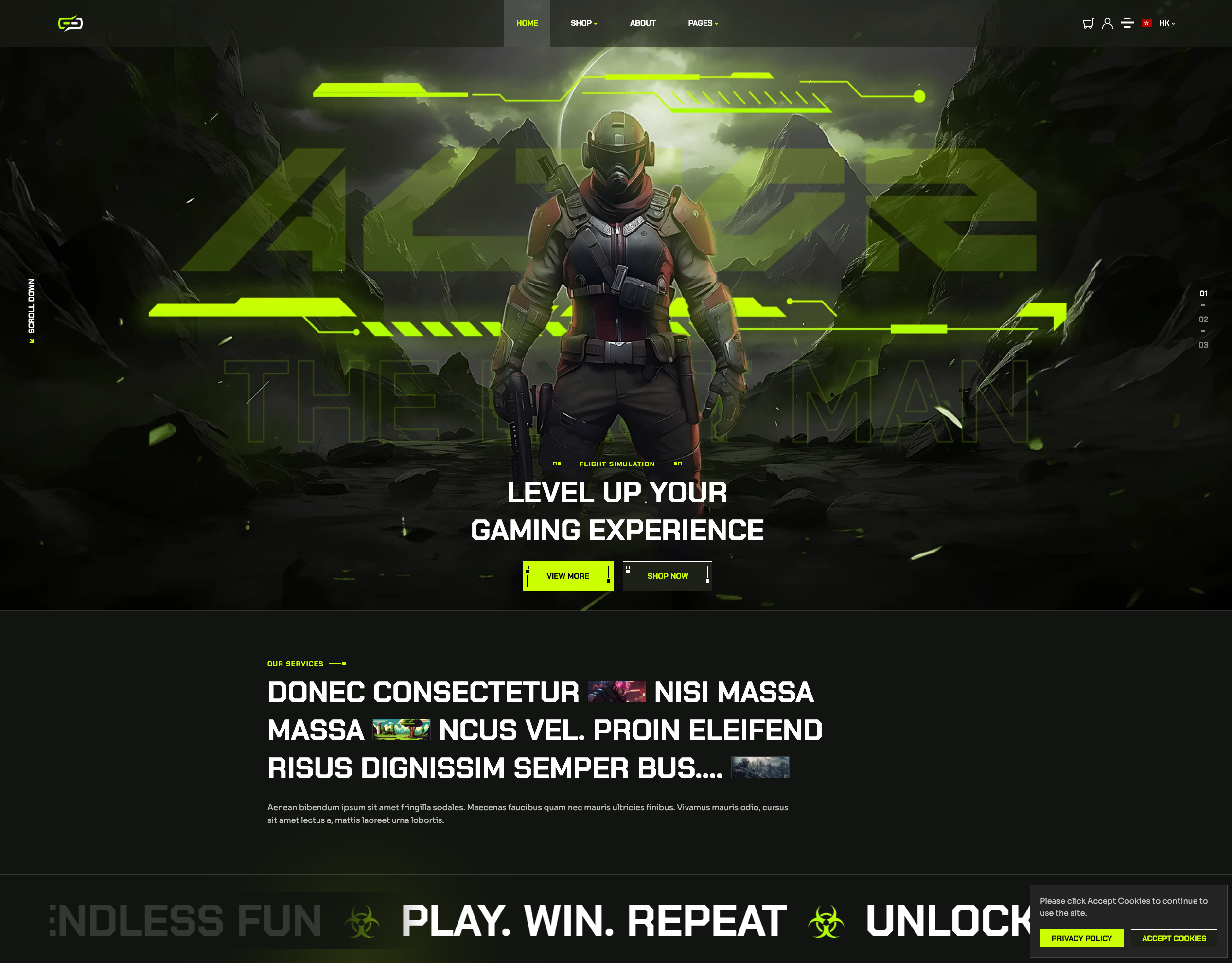Viewport: 1232px width, 963px height.
Task: Click the VIEW MORE button
Action: (x=567, y=575)
